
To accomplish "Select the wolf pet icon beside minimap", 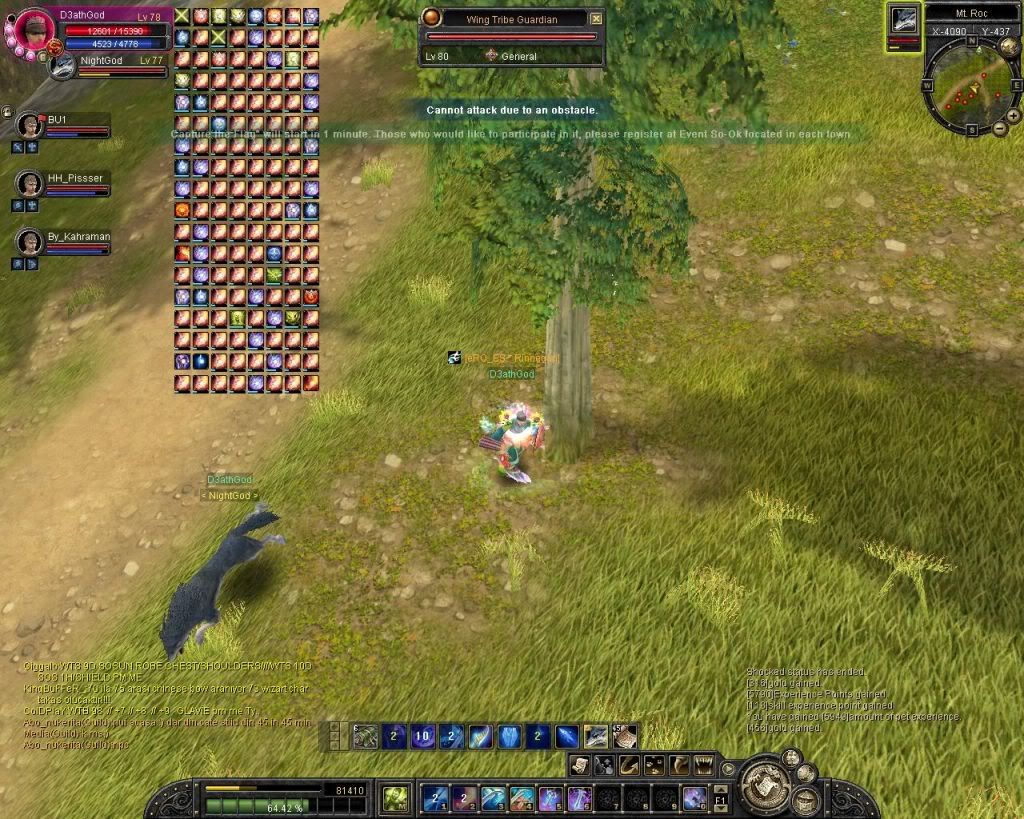I will (904, 20).
